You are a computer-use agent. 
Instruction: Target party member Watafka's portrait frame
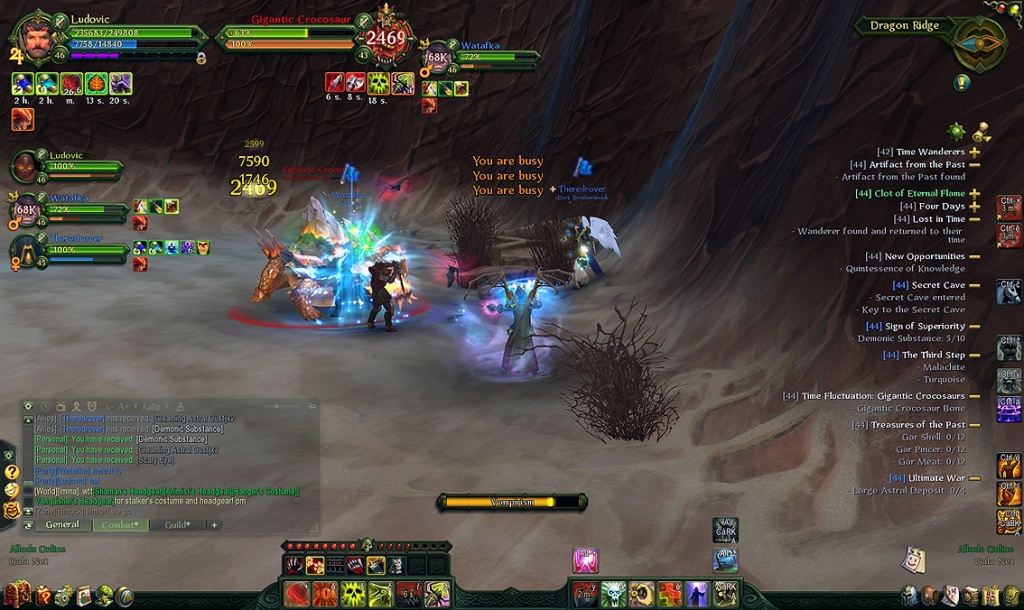tap(25, 209)
